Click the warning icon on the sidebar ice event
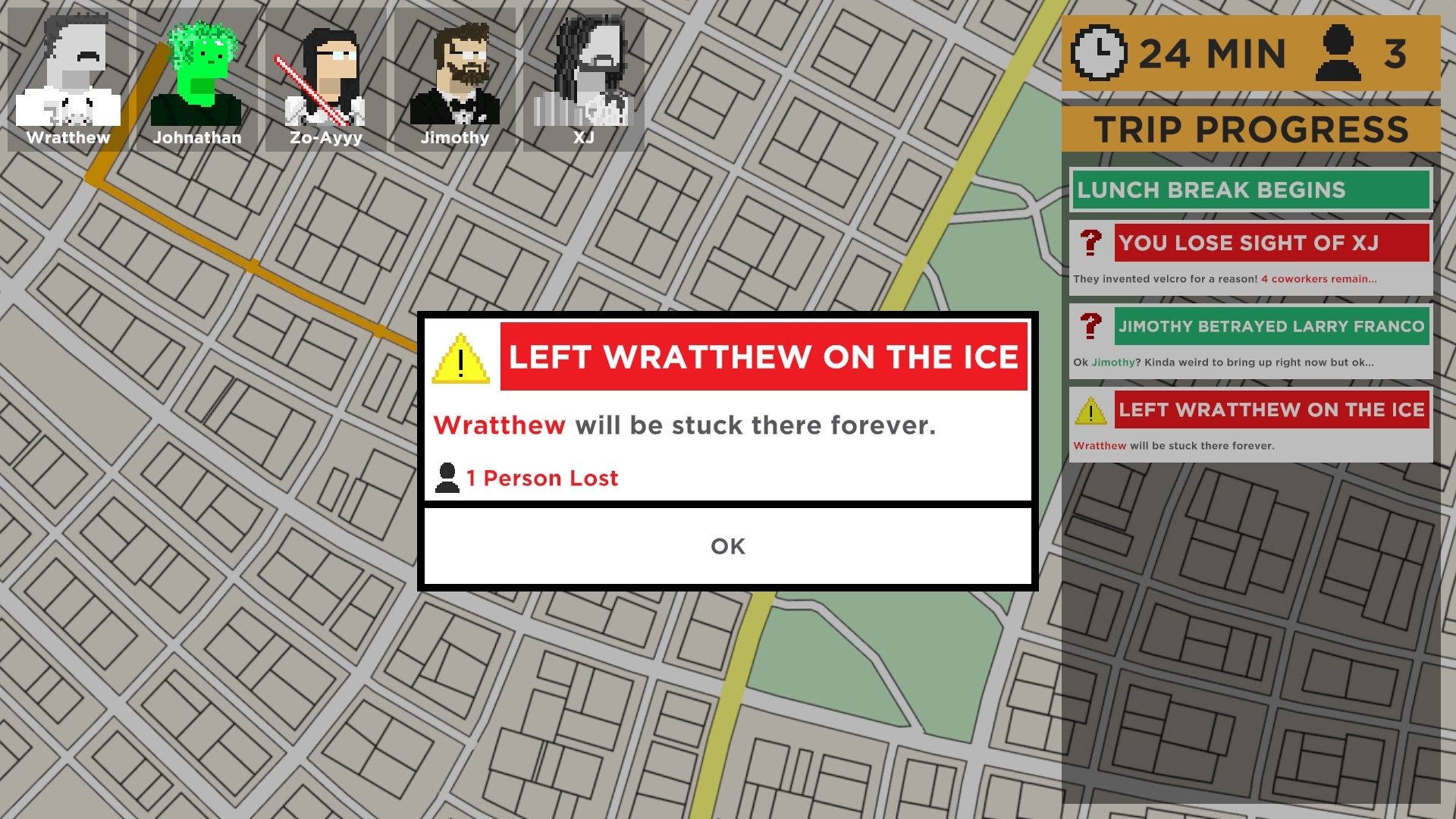The image size is (1456, 819). pyautogui.click(x=1090, y=410)
